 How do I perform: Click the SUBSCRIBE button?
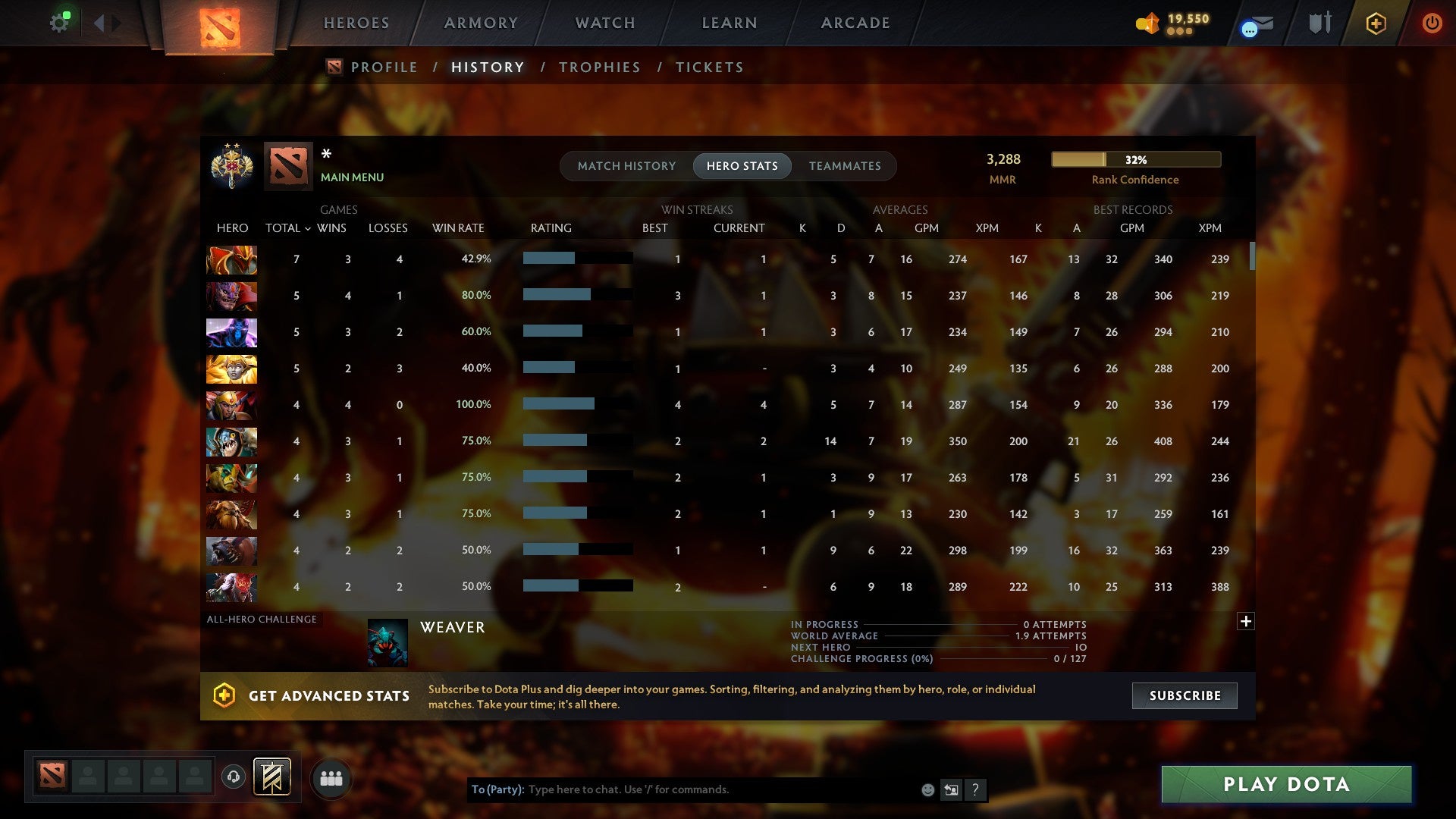click(1184, 695)
